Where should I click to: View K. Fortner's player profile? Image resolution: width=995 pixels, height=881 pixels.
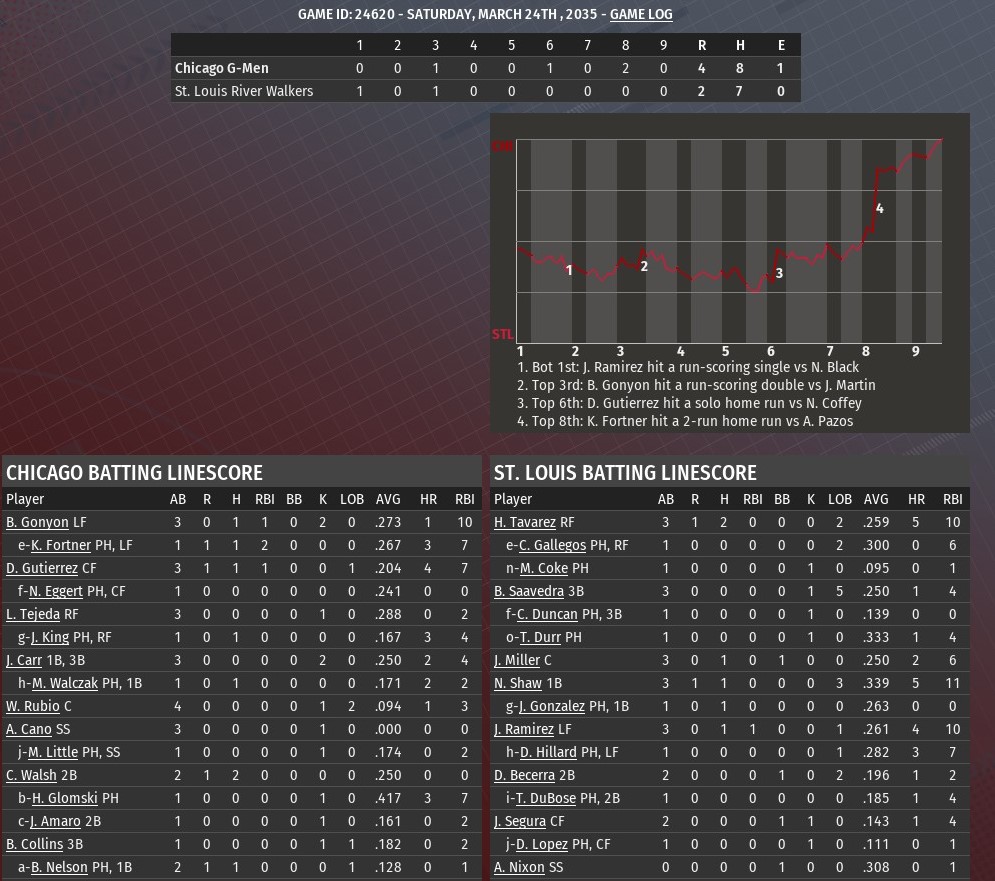[61, 545]
